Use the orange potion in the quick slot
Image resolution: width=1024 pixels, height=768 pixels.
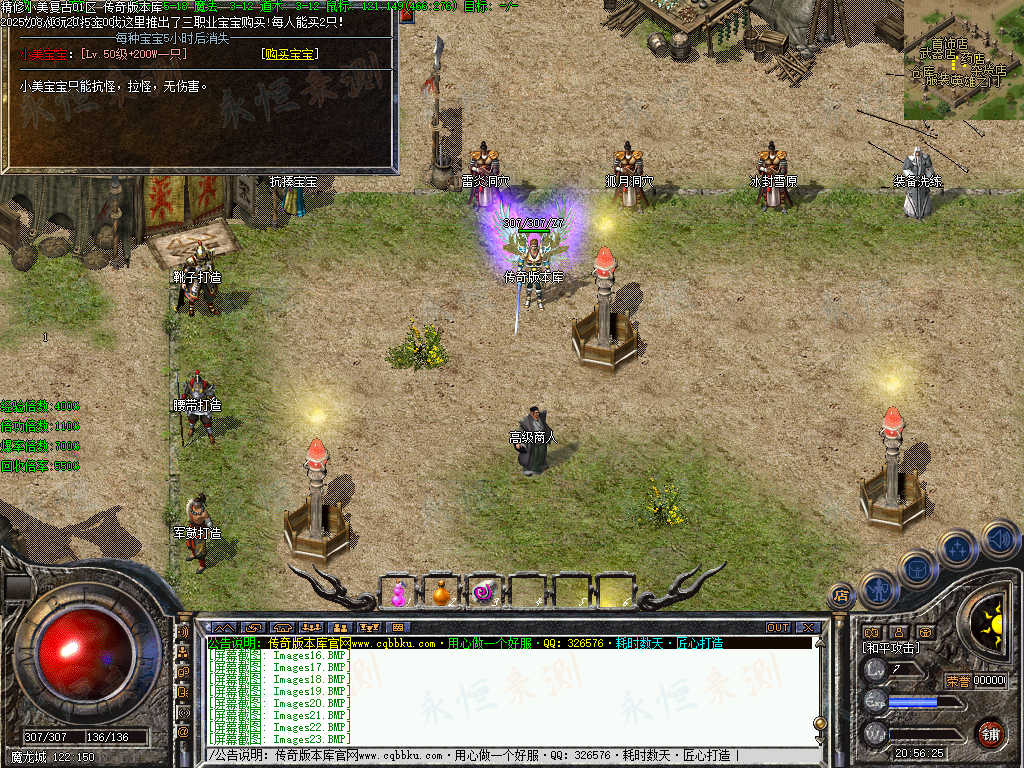[441, 593]
